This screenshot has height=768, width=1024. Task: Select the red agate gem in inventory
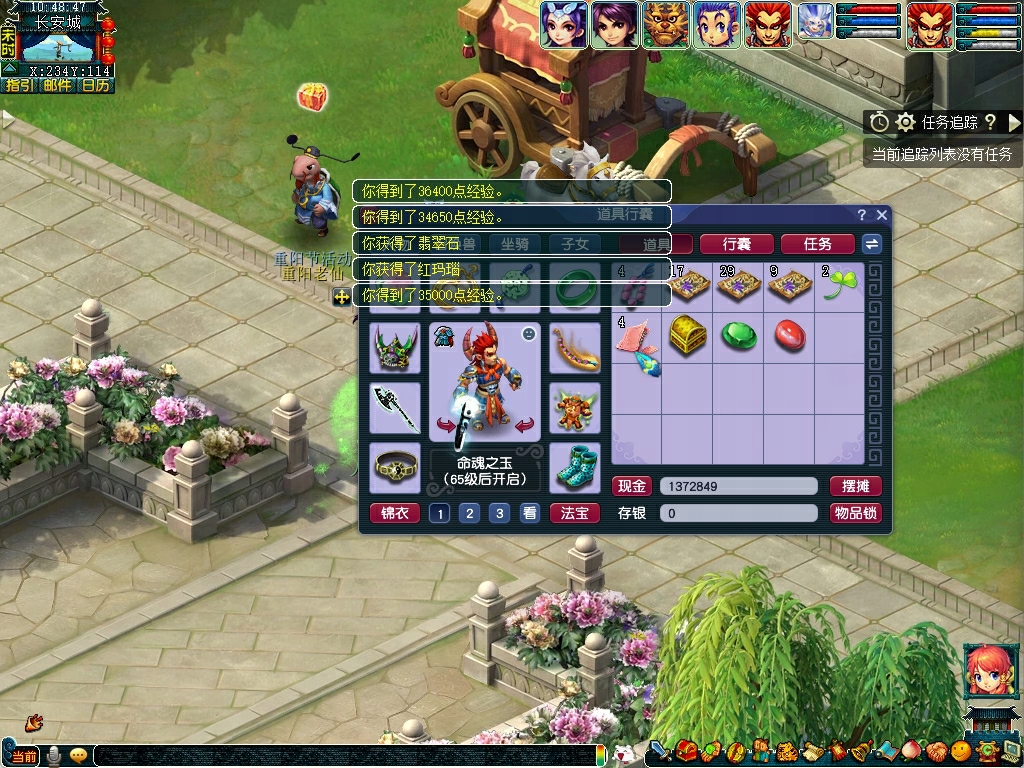[x=789, y=335]
